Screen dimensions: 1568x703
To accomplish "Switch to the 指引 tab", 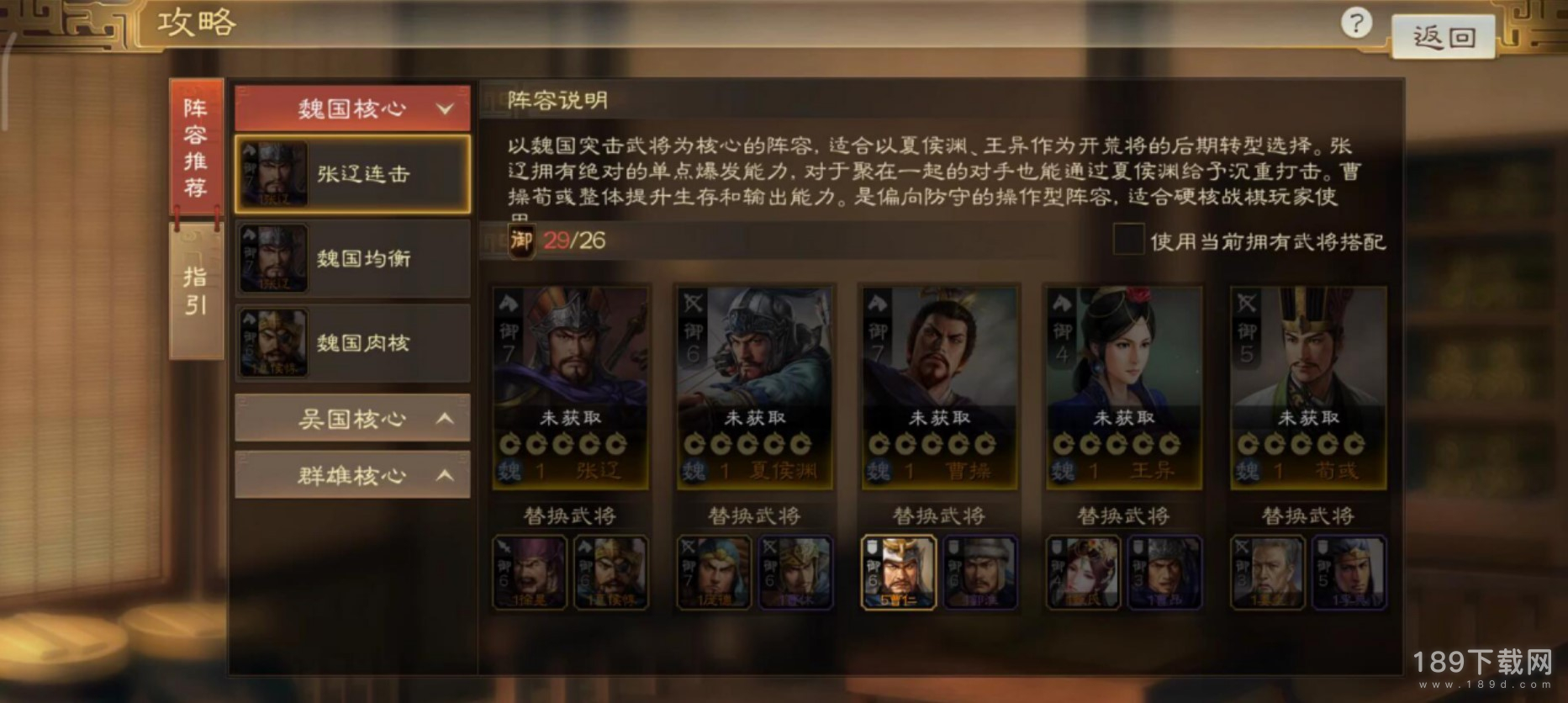I will pyautogui.click(x=195, y=291).
